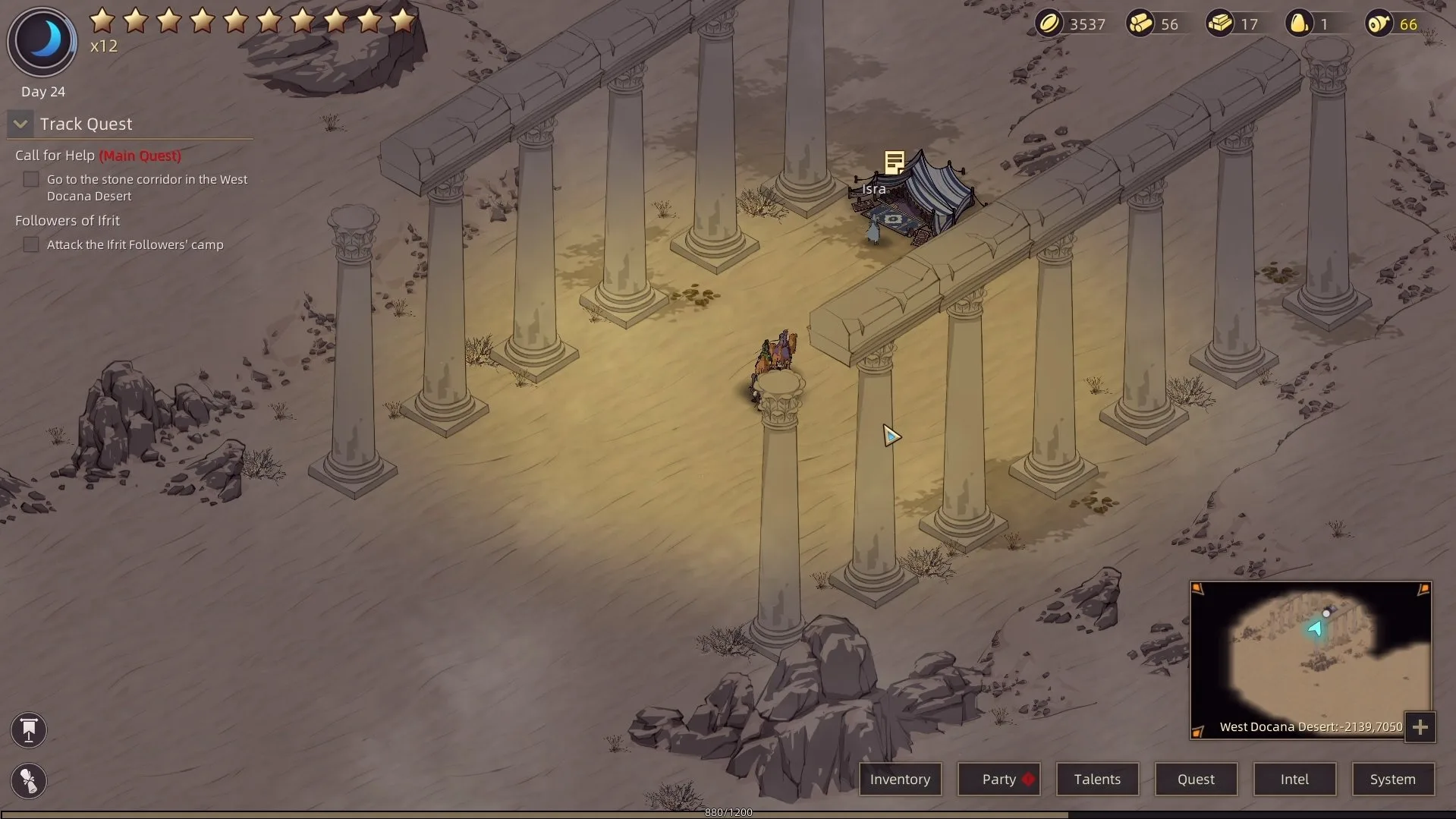Viewport: 1456px width, 819px height.
Task: Click the footprints icon button
Action: click(29, 780)
